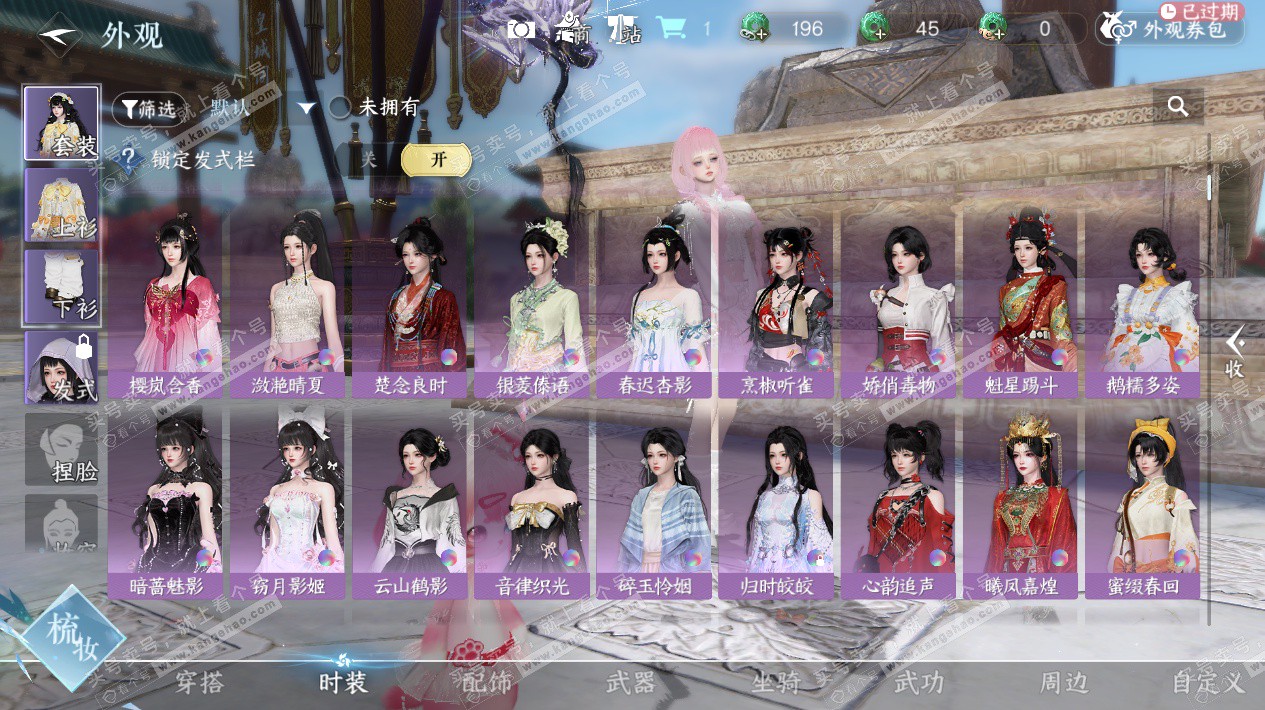Open the 外观券包 coupon pack
Viewport: 1265px width, 710px height.
pos(1170,29)
